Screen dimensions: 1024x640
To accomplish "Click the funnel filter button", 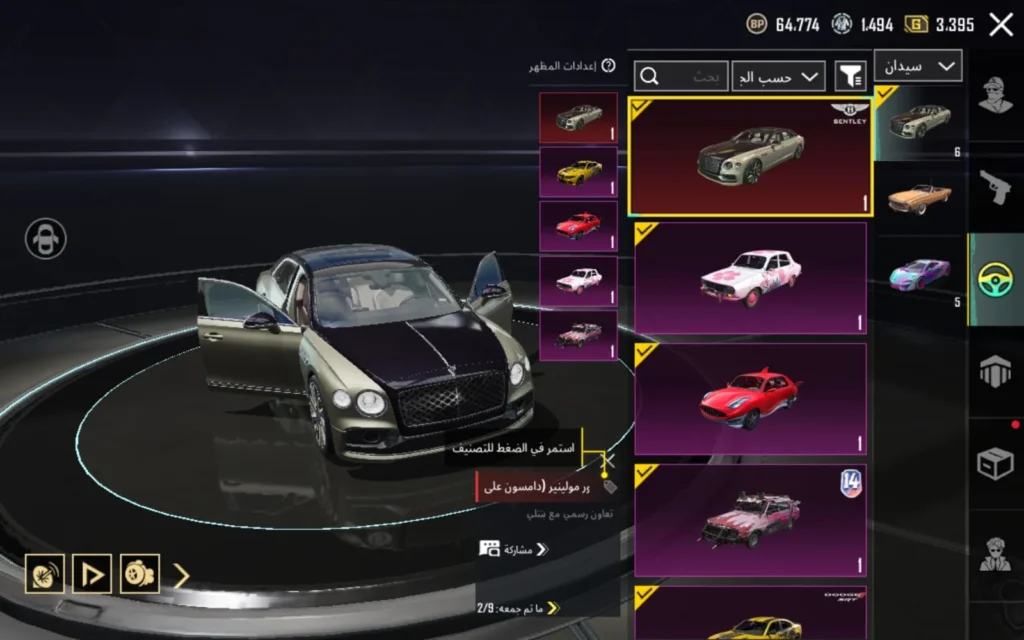I will [850, 76].
